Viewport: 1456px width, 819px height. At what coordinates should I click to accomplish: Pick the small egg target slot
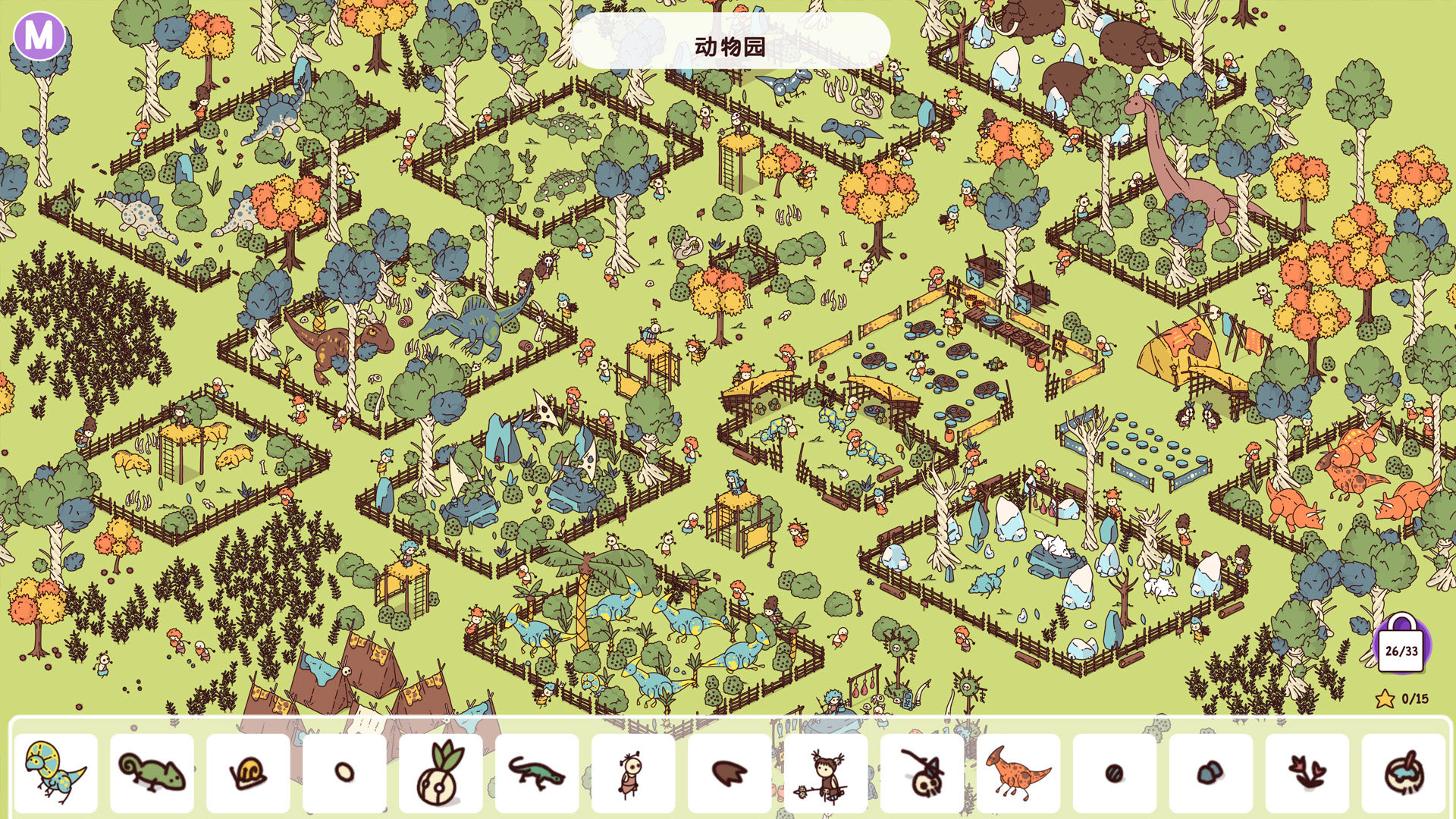tap(344, 773)
